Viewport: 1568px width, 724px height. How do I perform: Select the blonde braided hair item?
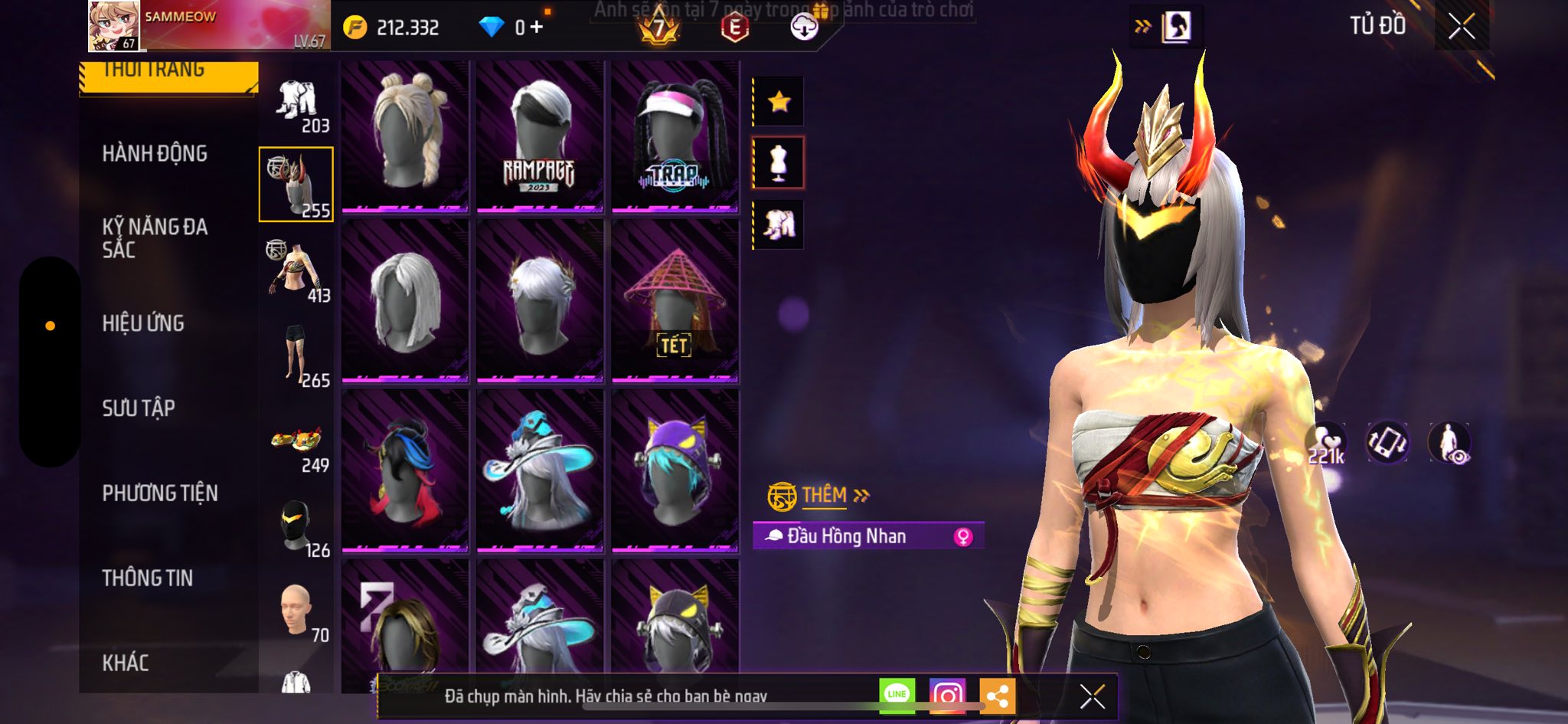(x=404, y=136)
